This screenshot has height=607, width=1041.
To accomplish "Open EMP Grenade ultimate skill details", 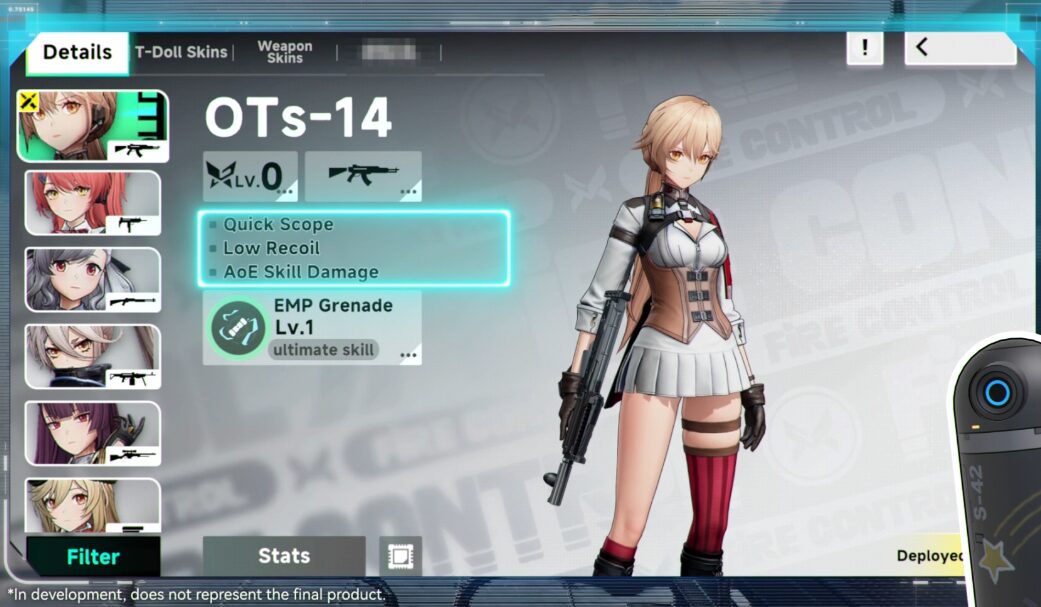I will tap(312, 327).
